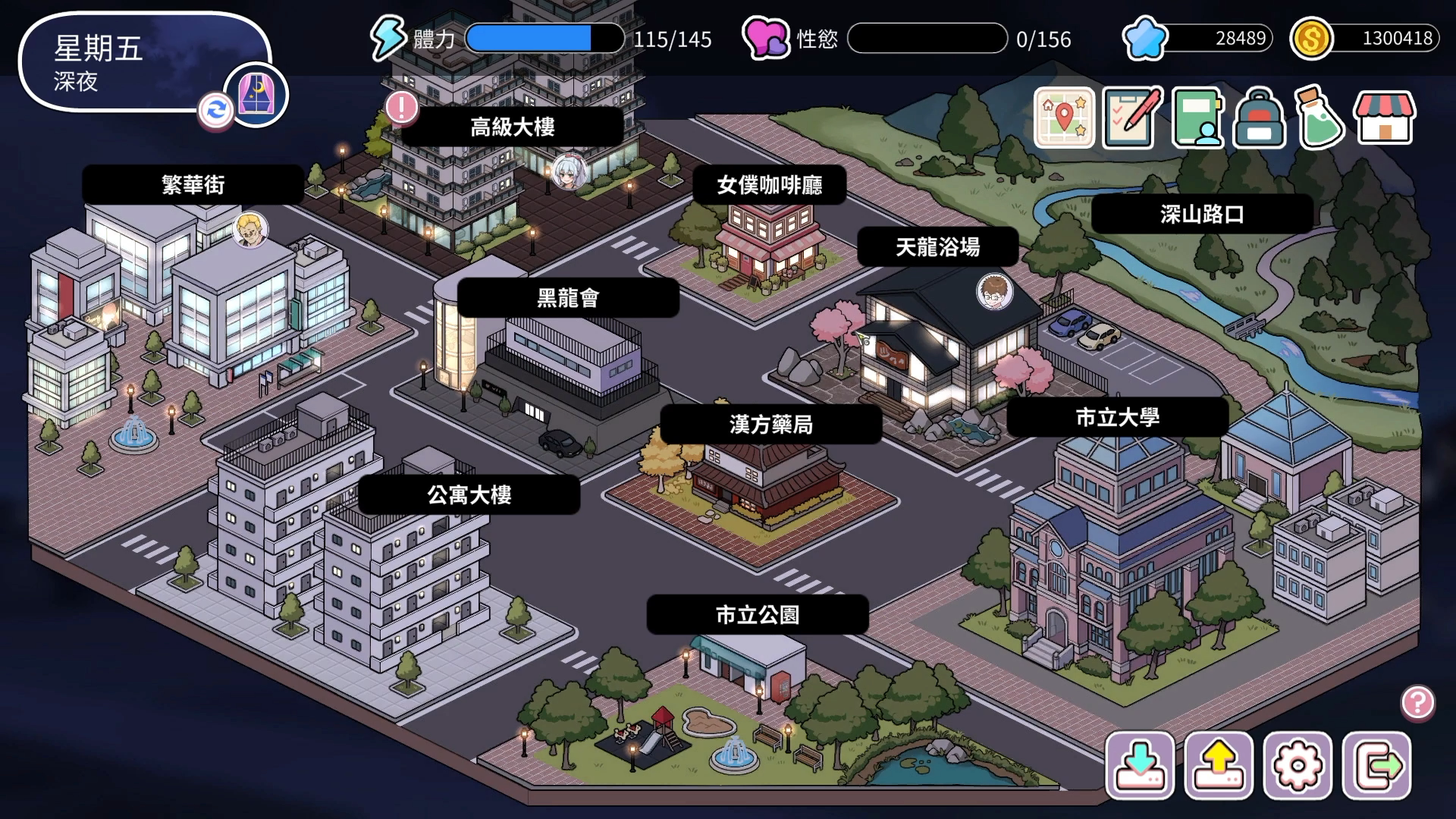Image resolution: width=1456 pixels, height=819 pixels.
Task: Enter the 黑龍會 location
Action: (x=568, y=297)
